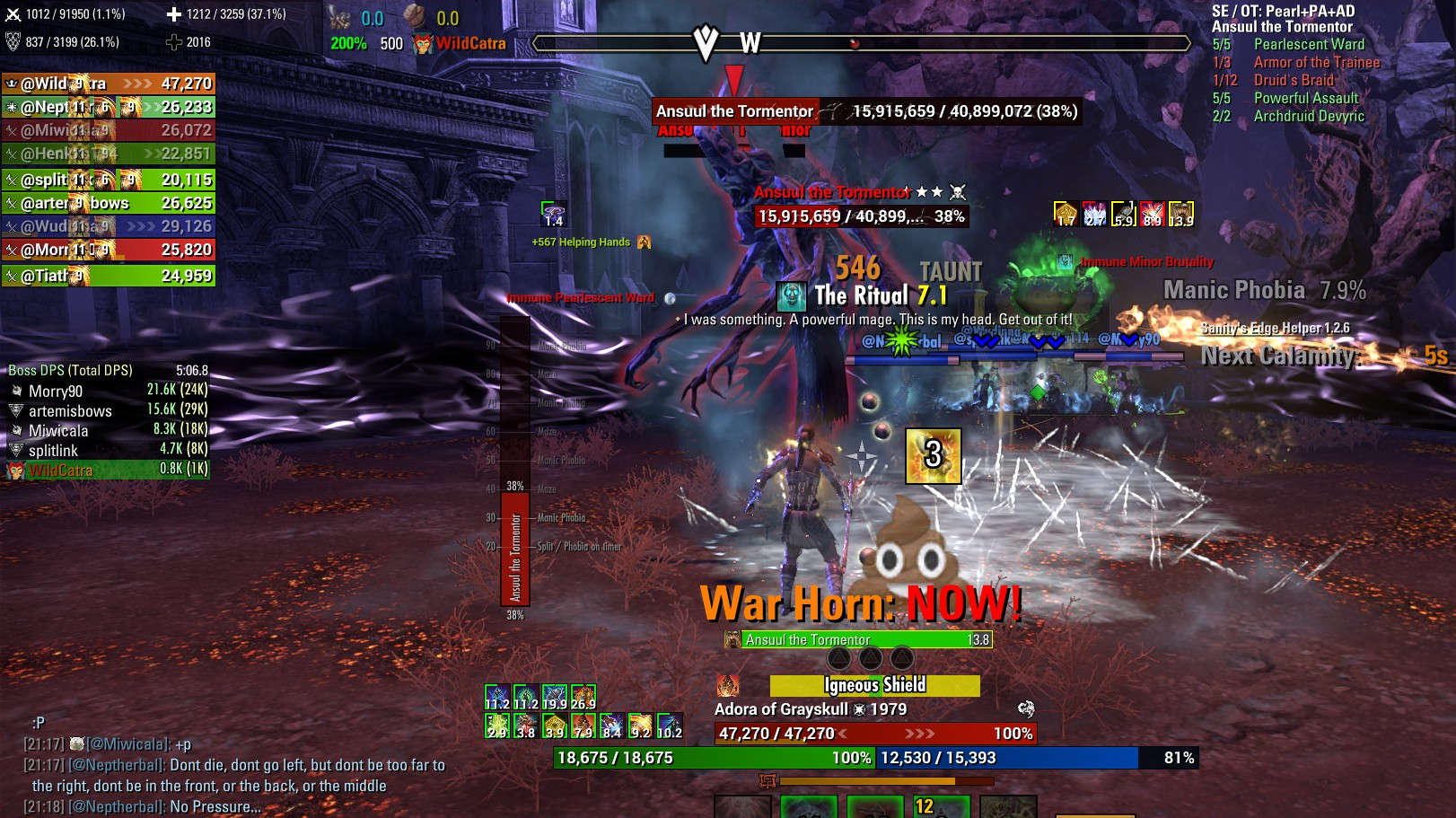1456x818 pixels.
Task: Select the Powerful Assault set tracker row
Action: tap(1305, 98)
